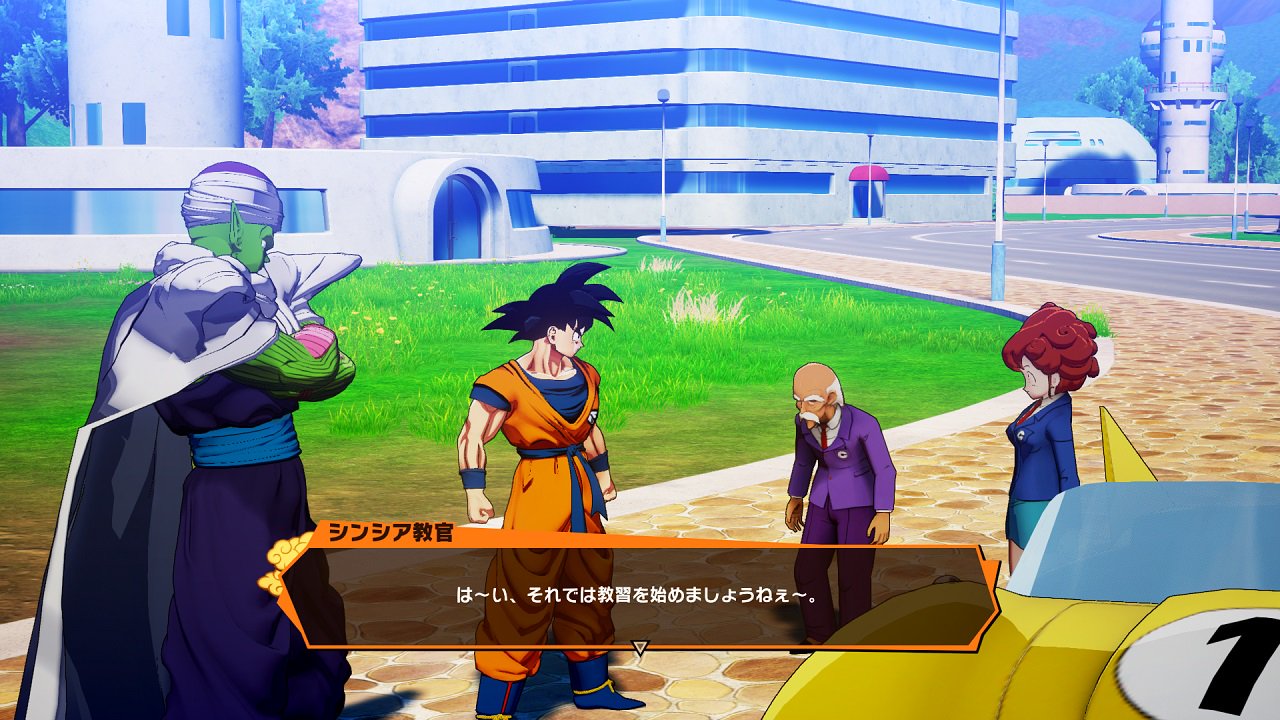Screen dimensions: 1280x720
Task: Select the Capsule Corp logo on the man's suit
Action: pyautogui.click(x=844, y=454)
